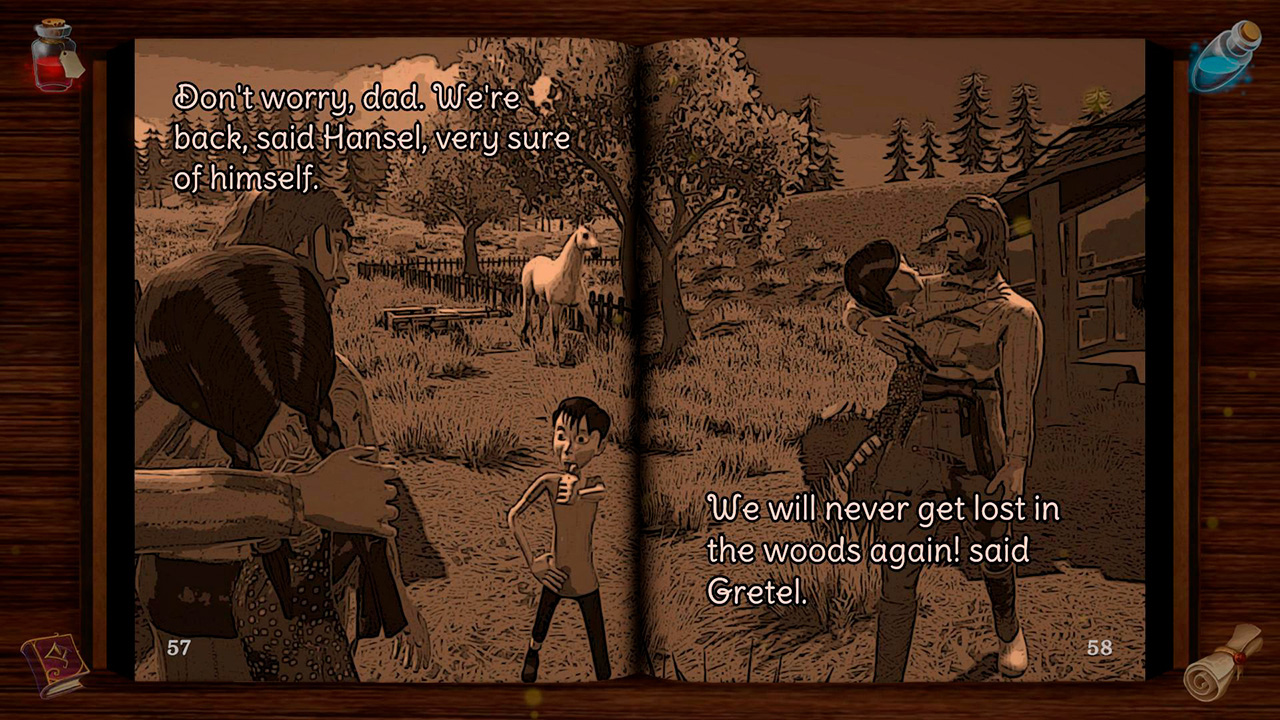Click page number 58
Screen dimensions: 1280x720
[1100, 647]
